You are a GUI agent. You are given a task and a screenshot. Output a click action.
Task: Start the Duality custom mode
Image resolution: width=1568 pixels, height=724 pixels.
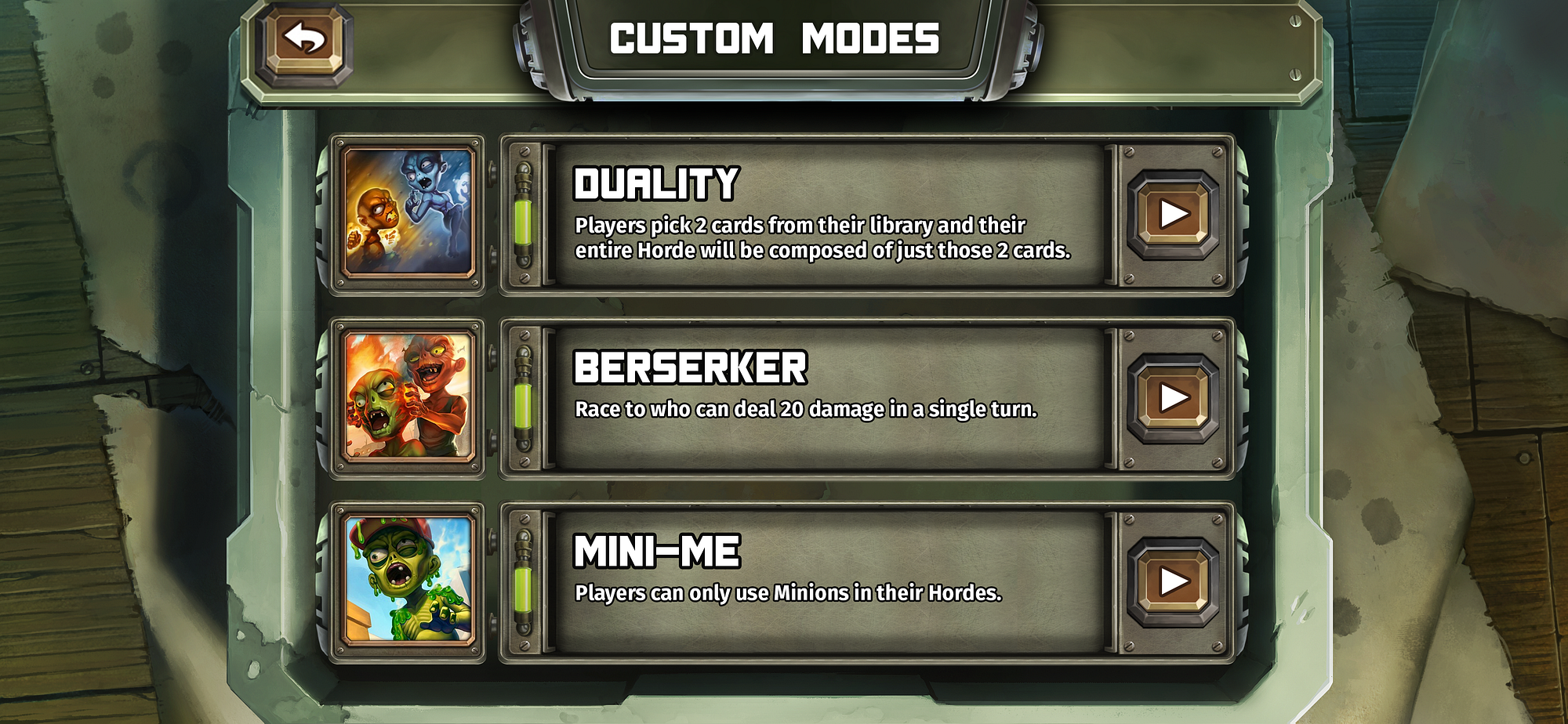click(1173, 214)
